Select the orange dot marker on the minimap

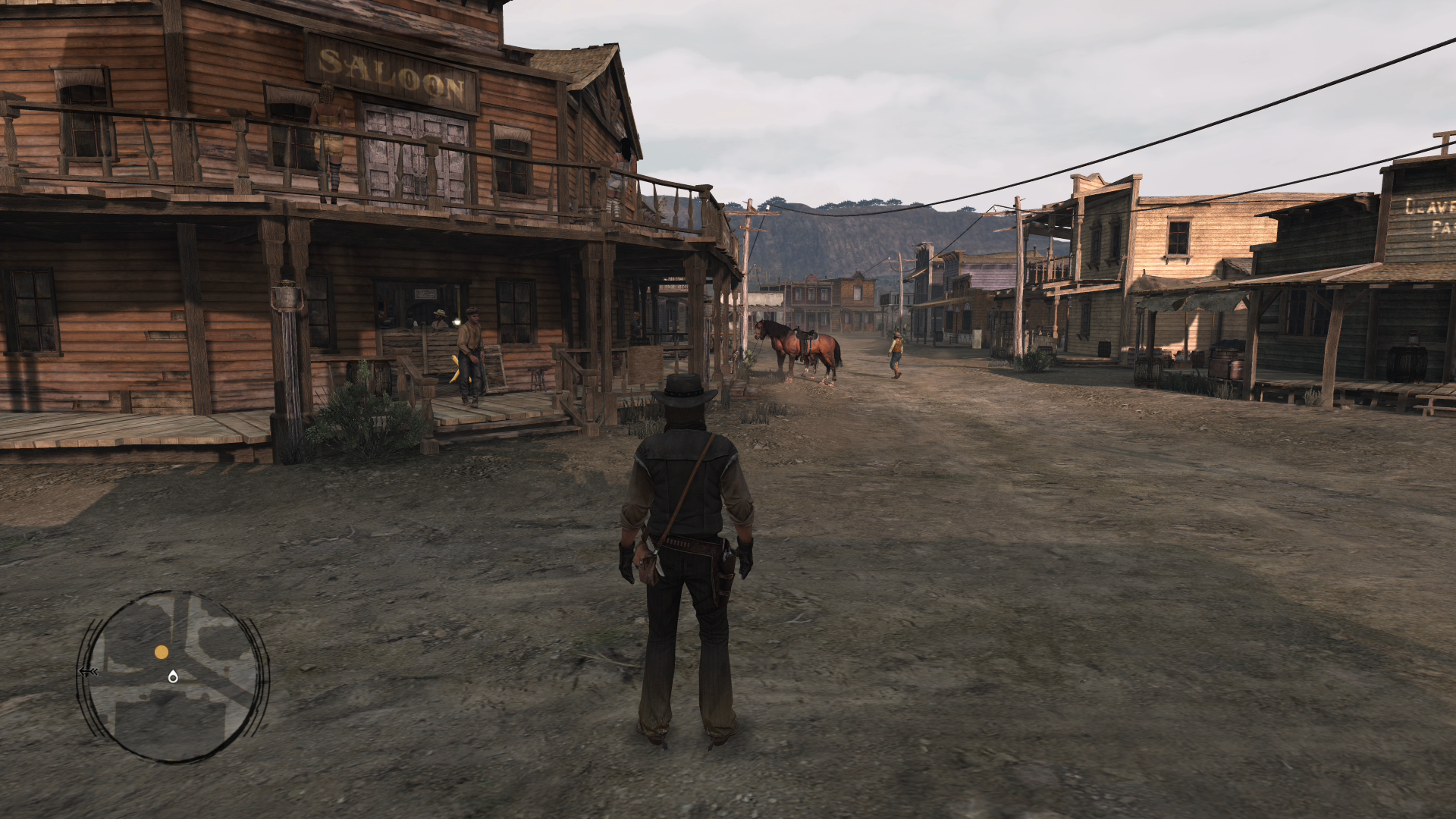click(162, 652)
